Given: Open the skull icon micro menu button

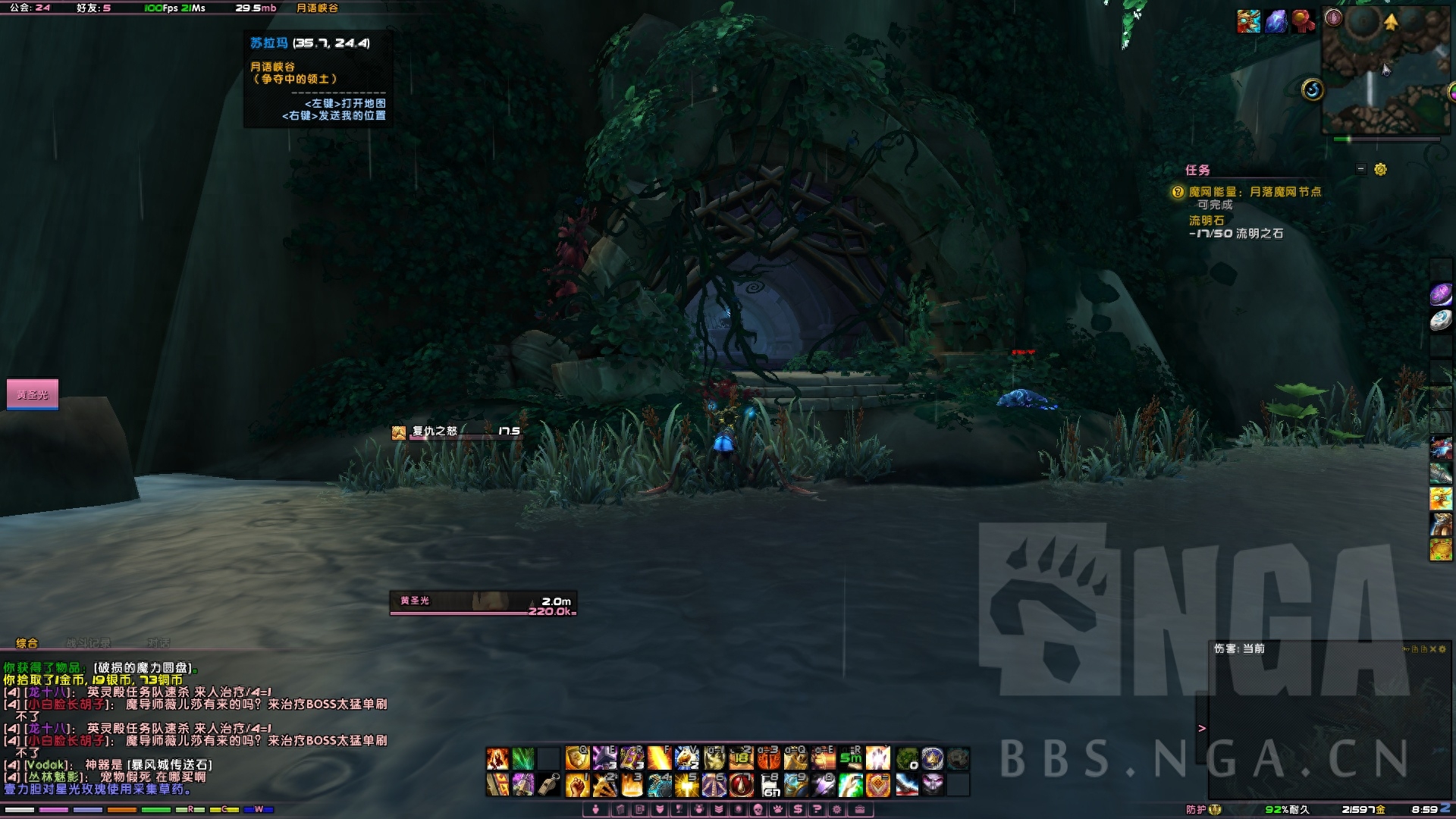Looking at the screenshot, I should [x=757, y=809].
